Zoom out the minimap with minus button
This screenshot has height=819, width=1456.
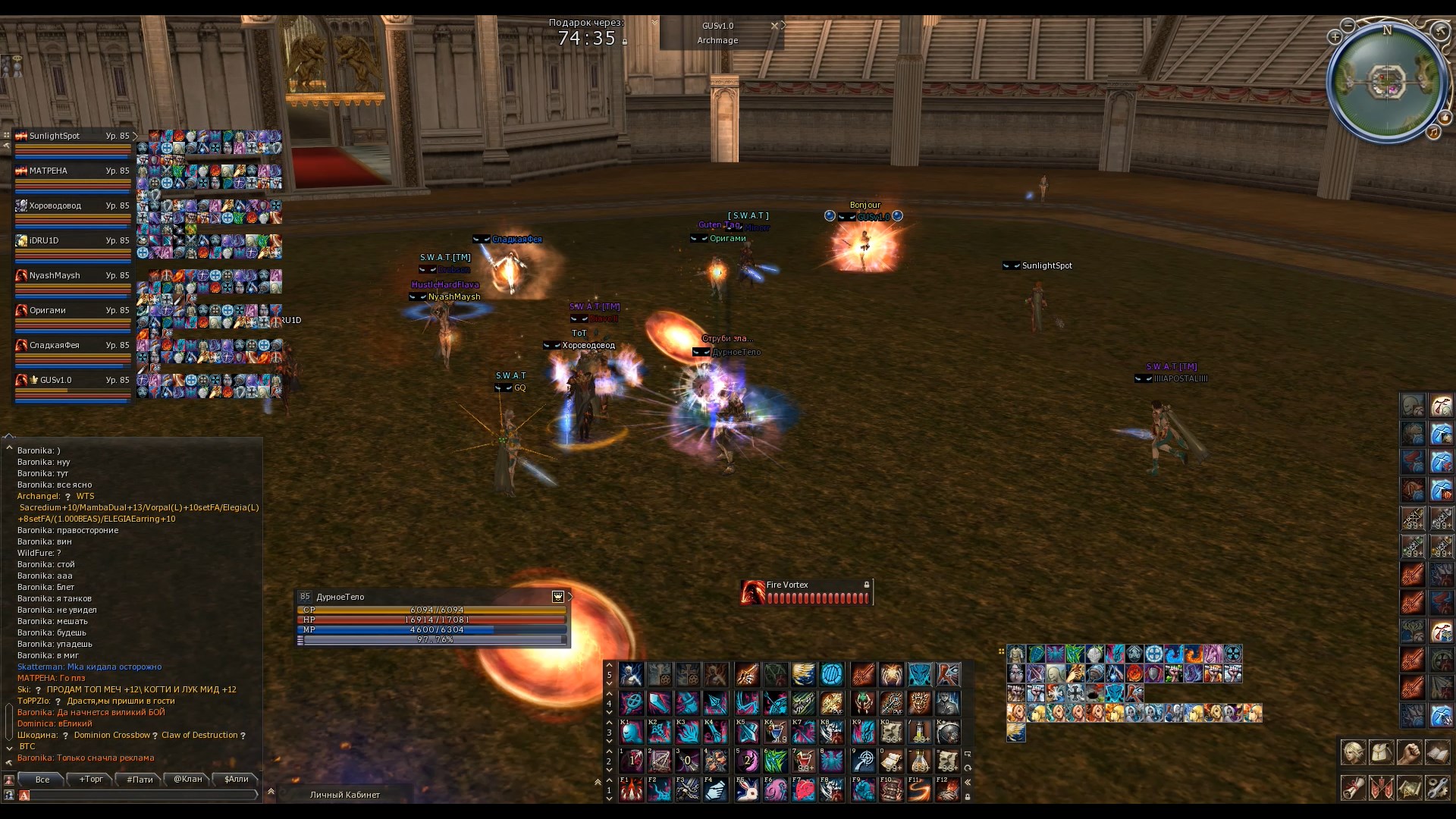[1348, 25]
